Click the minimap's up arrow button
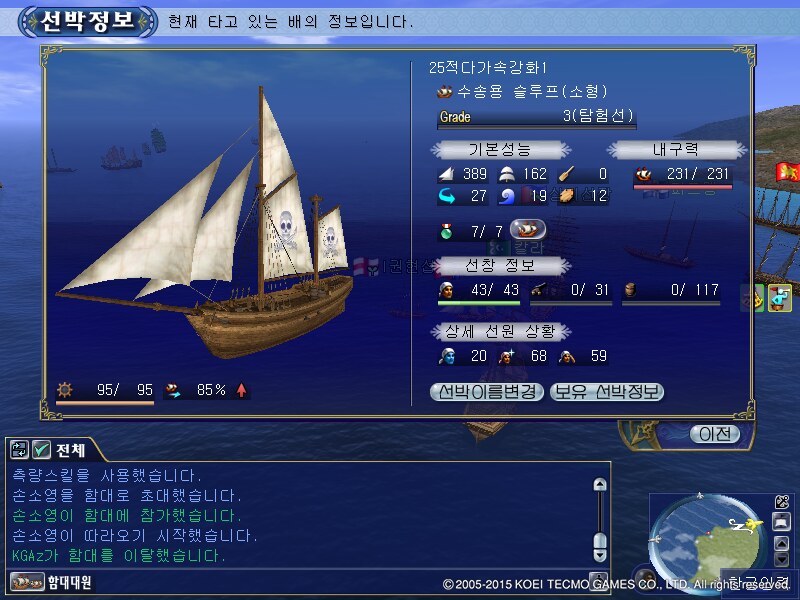The image size is (800, 600). coord(782,544)
